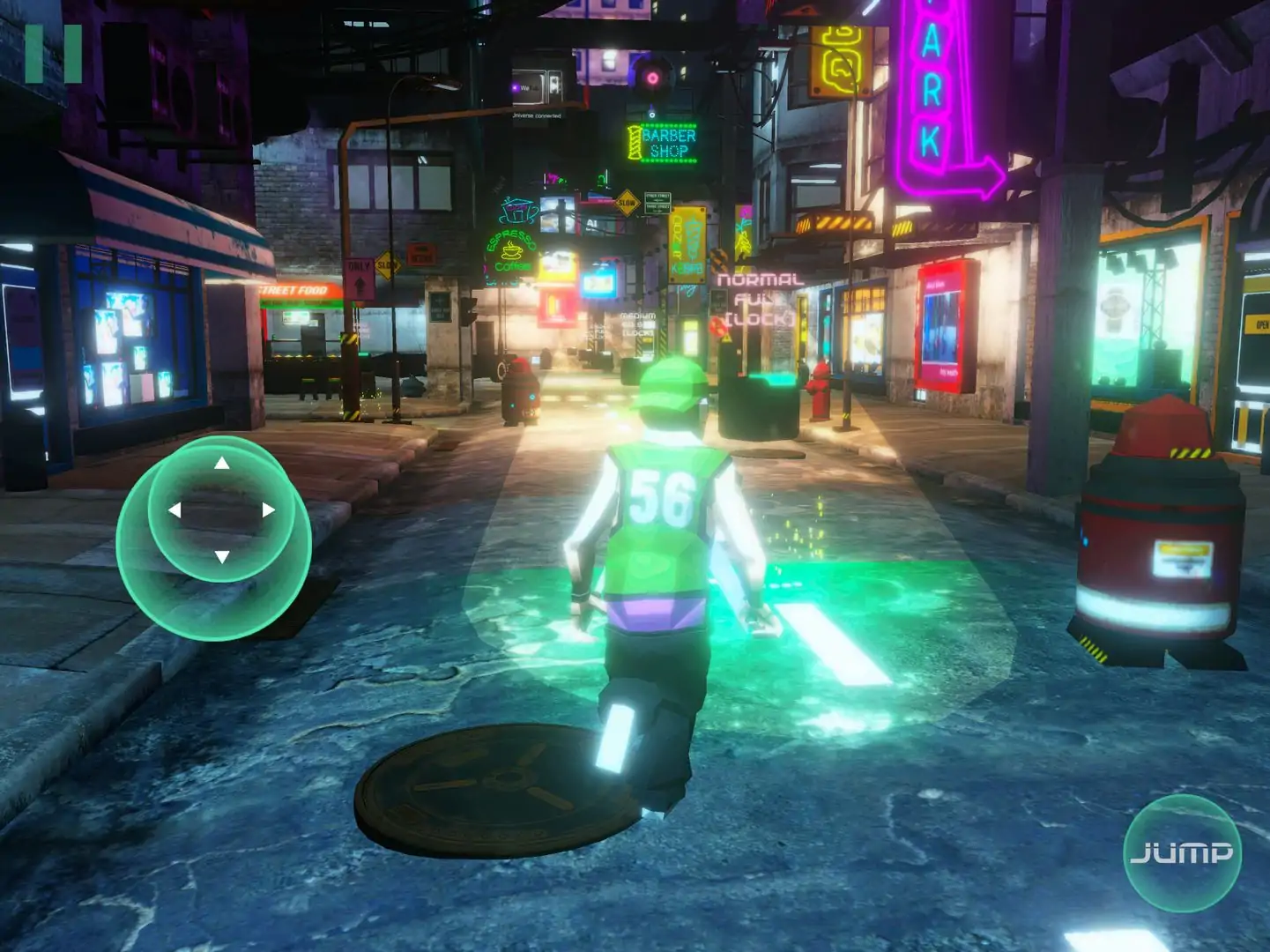Tap the green JUMP button

1181,852
